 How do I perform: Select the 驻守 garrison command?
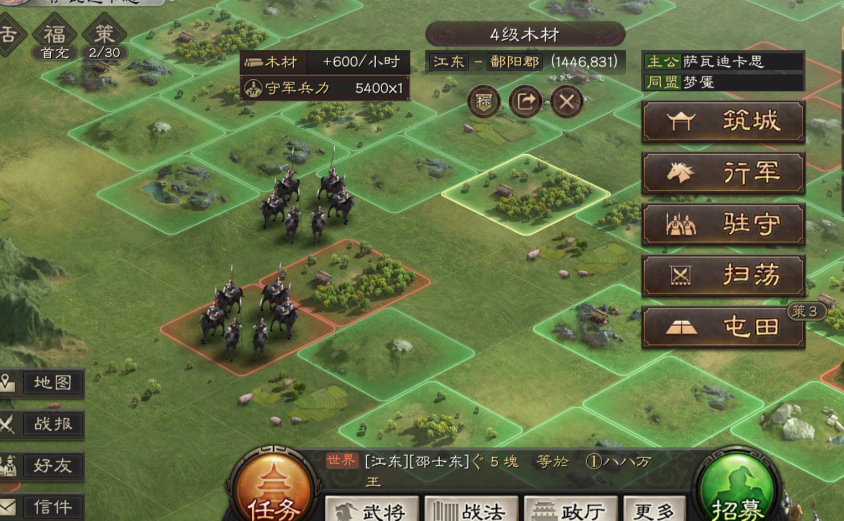(x=723, y=225)
